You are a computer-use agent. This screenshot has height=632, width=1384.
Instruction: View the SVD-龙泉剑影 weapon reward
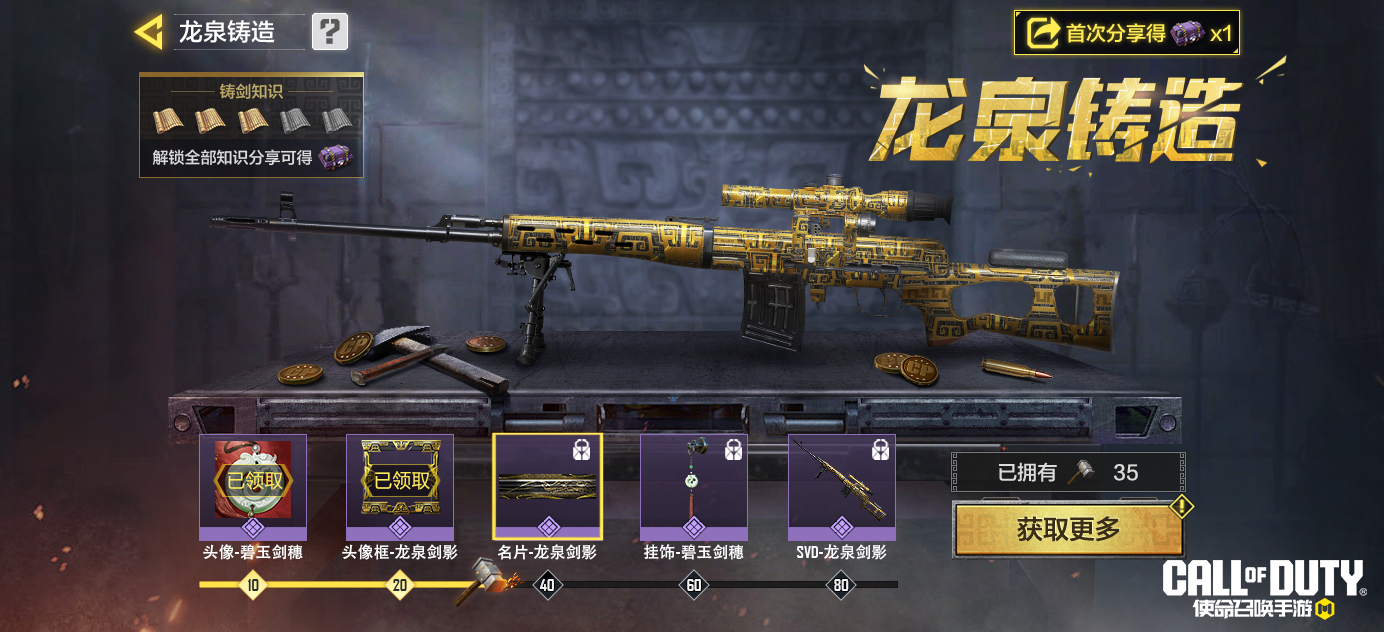[841, 487]
